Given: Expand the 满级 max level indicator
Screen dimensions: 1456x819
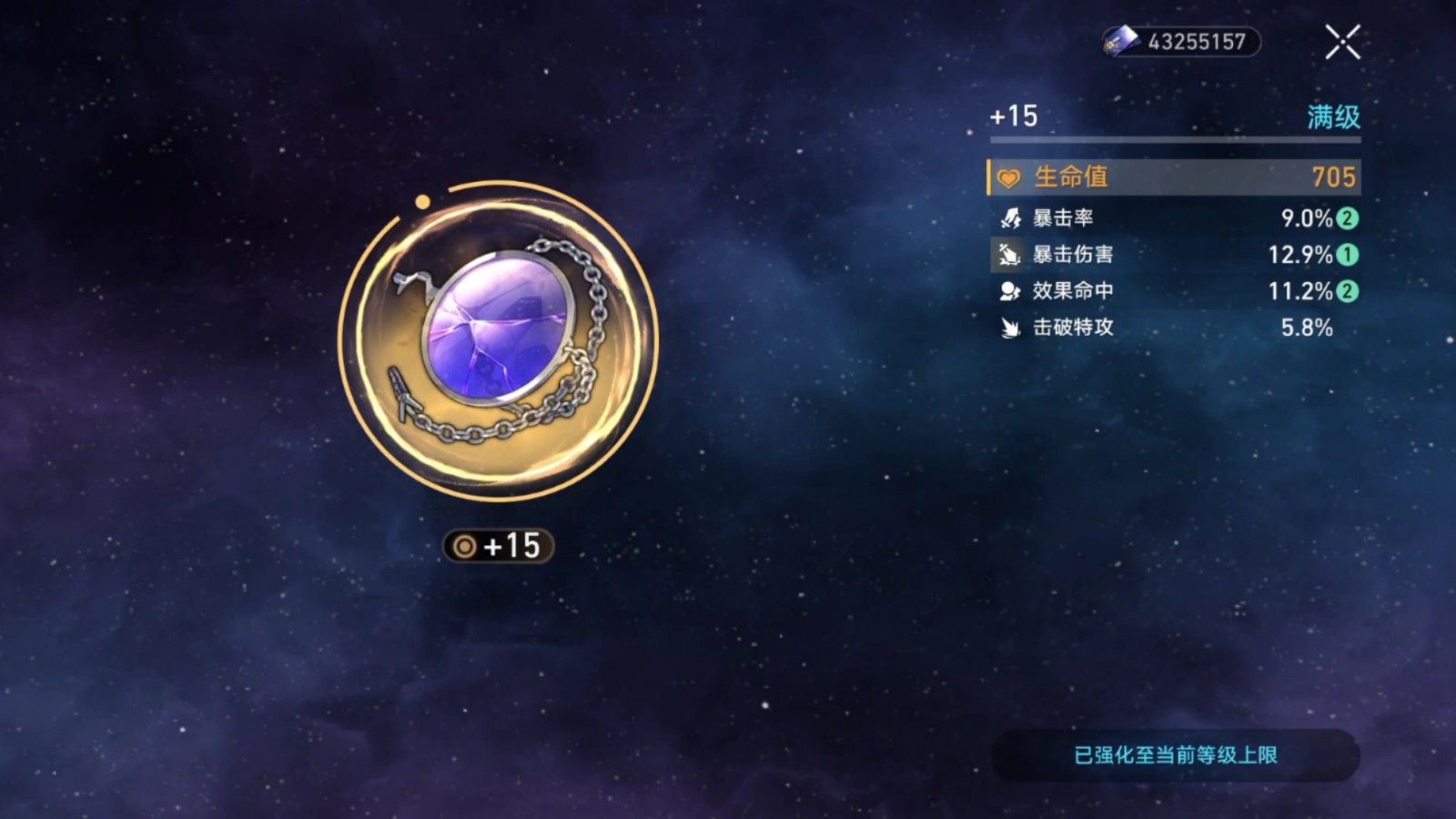Looking at the screenshot, I should pyautogui.click(x=1333, y=116).
